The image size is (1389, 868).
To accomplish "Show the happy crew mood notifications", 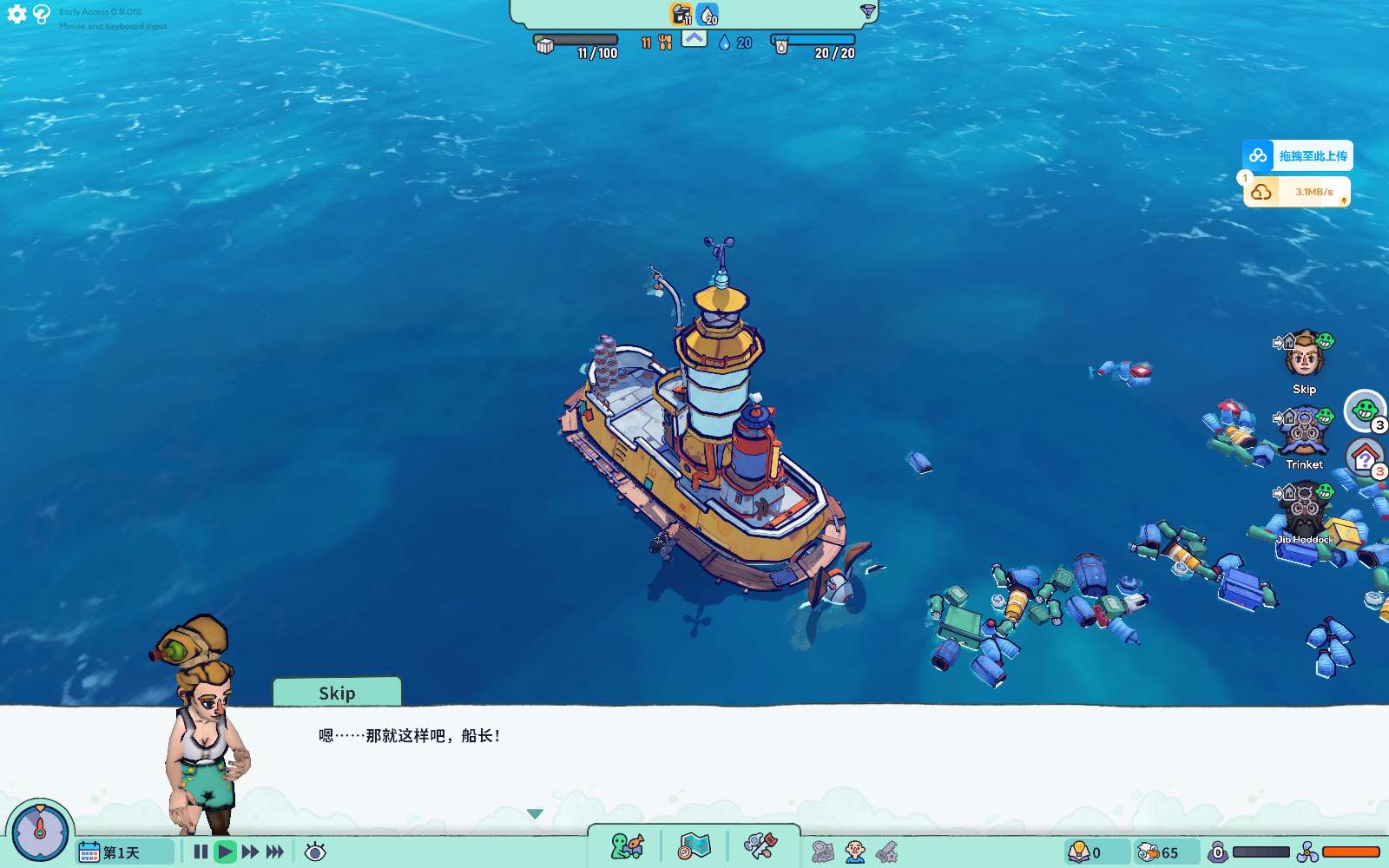I will [1366, 410].
